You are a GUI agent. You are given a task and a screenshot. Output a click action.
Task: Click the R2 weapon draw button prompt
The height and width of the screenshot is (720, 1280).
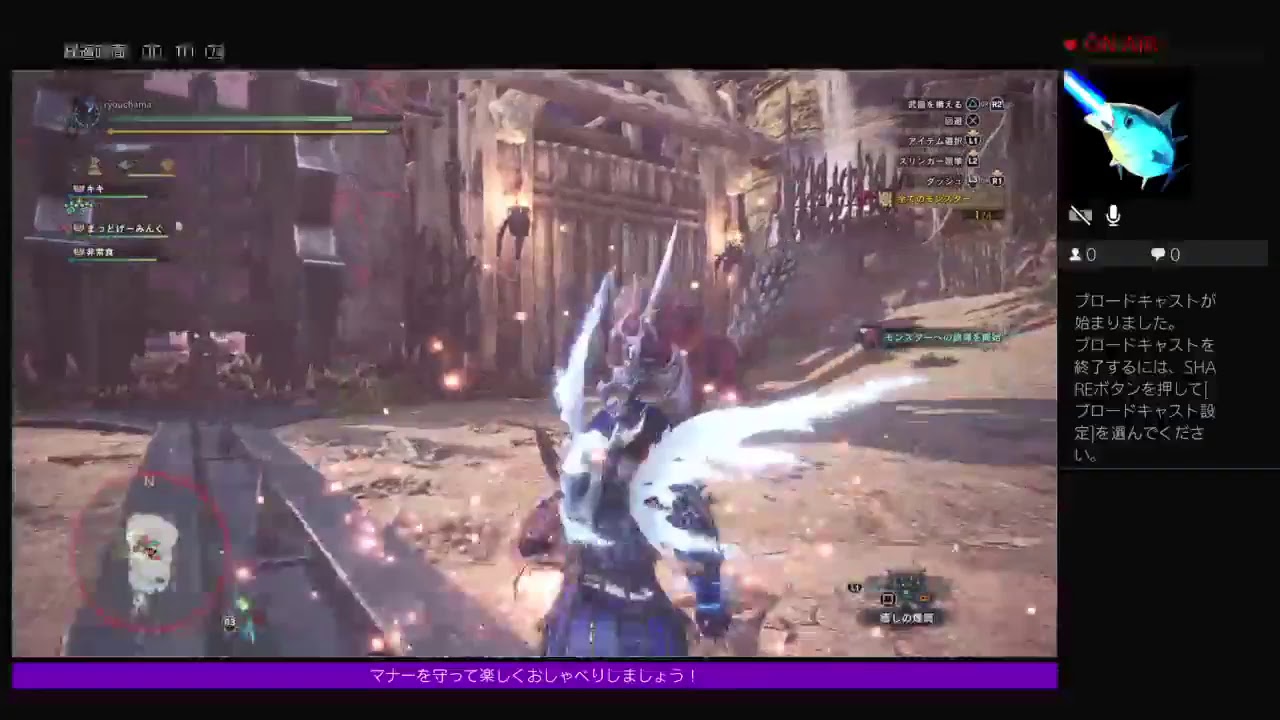pyautogui.click(x=996, y=104)
